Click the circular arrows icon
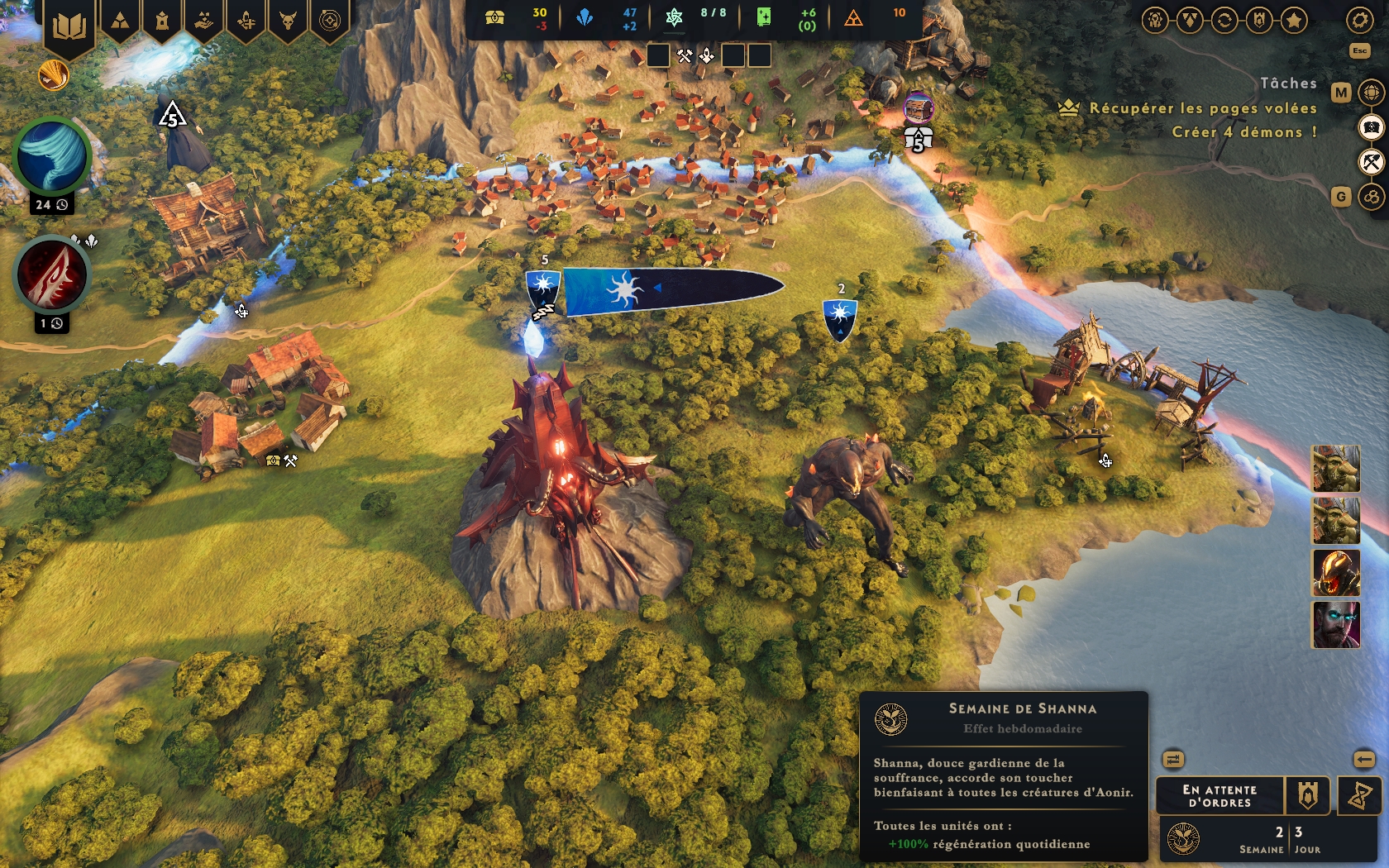The width and height of the screenshot is (1389, 868). click(x=1224, y=20)
